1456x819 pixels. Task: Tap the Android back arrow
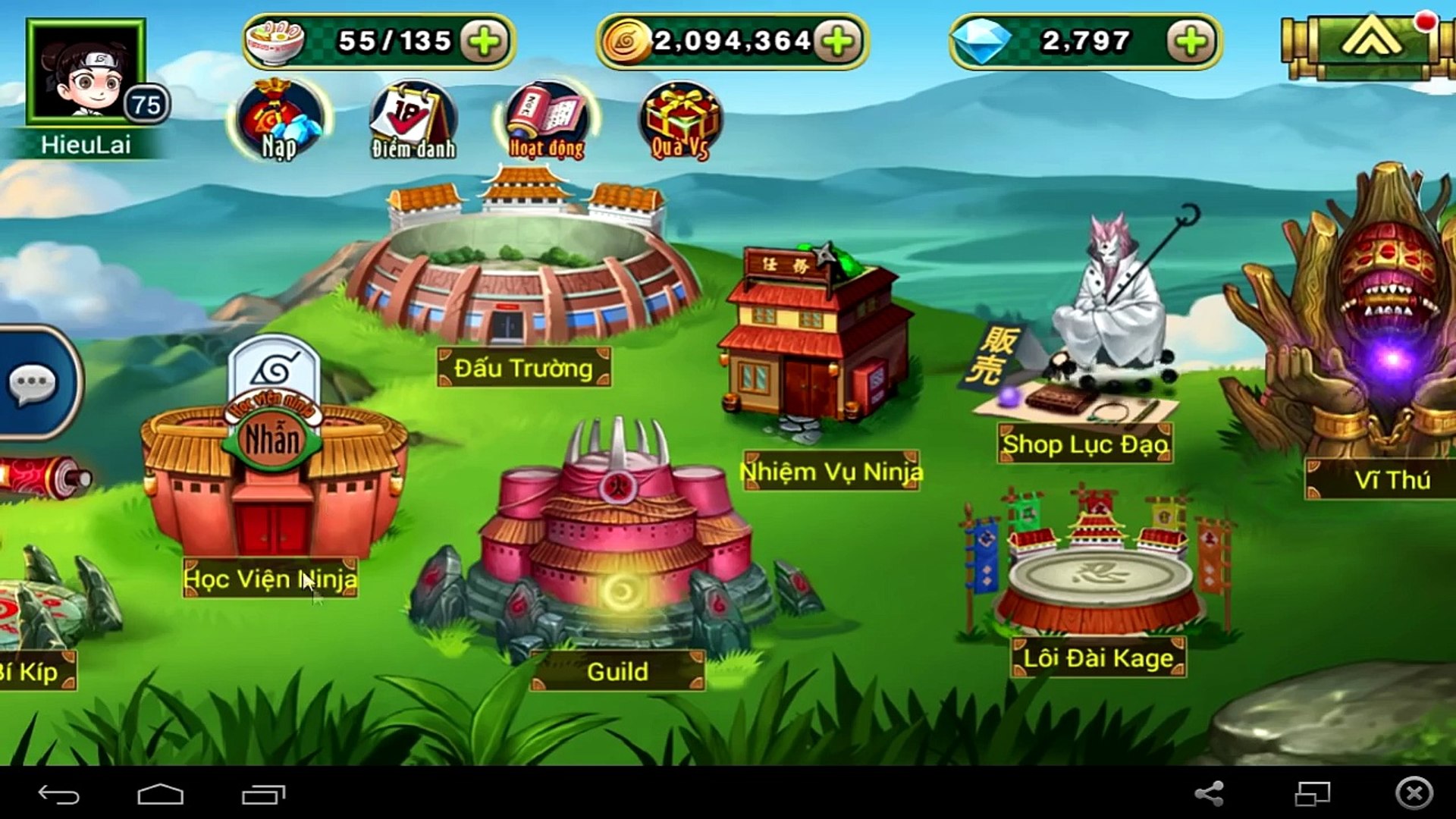point(58,794)
